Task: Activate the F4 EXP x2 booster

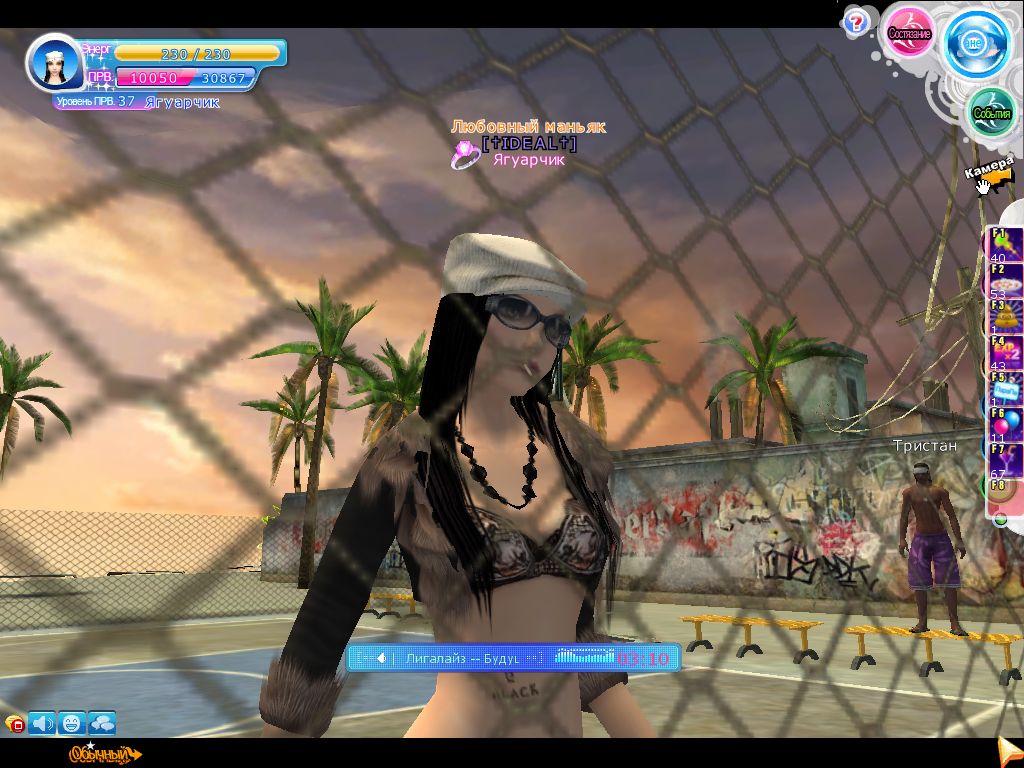Action: (1005, 352)
